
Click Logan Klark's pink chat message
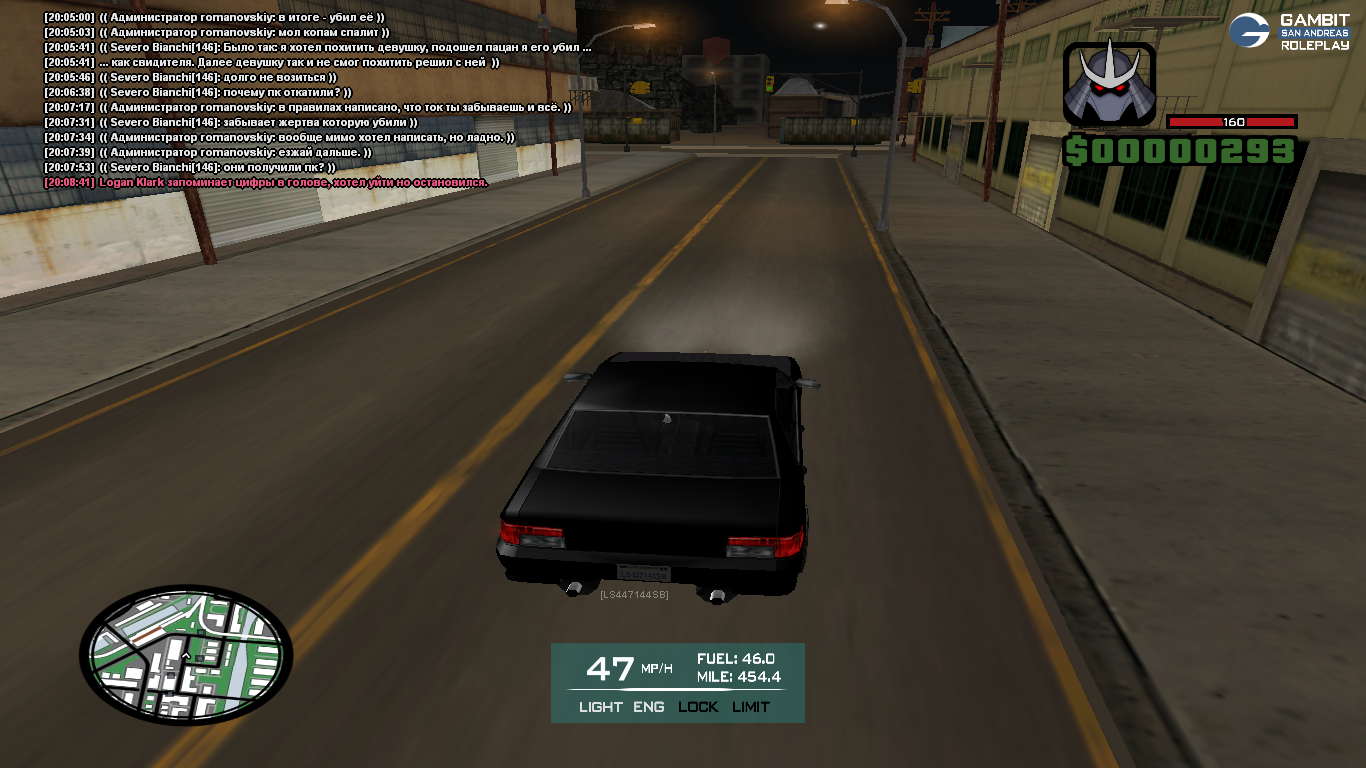[292, 183]
